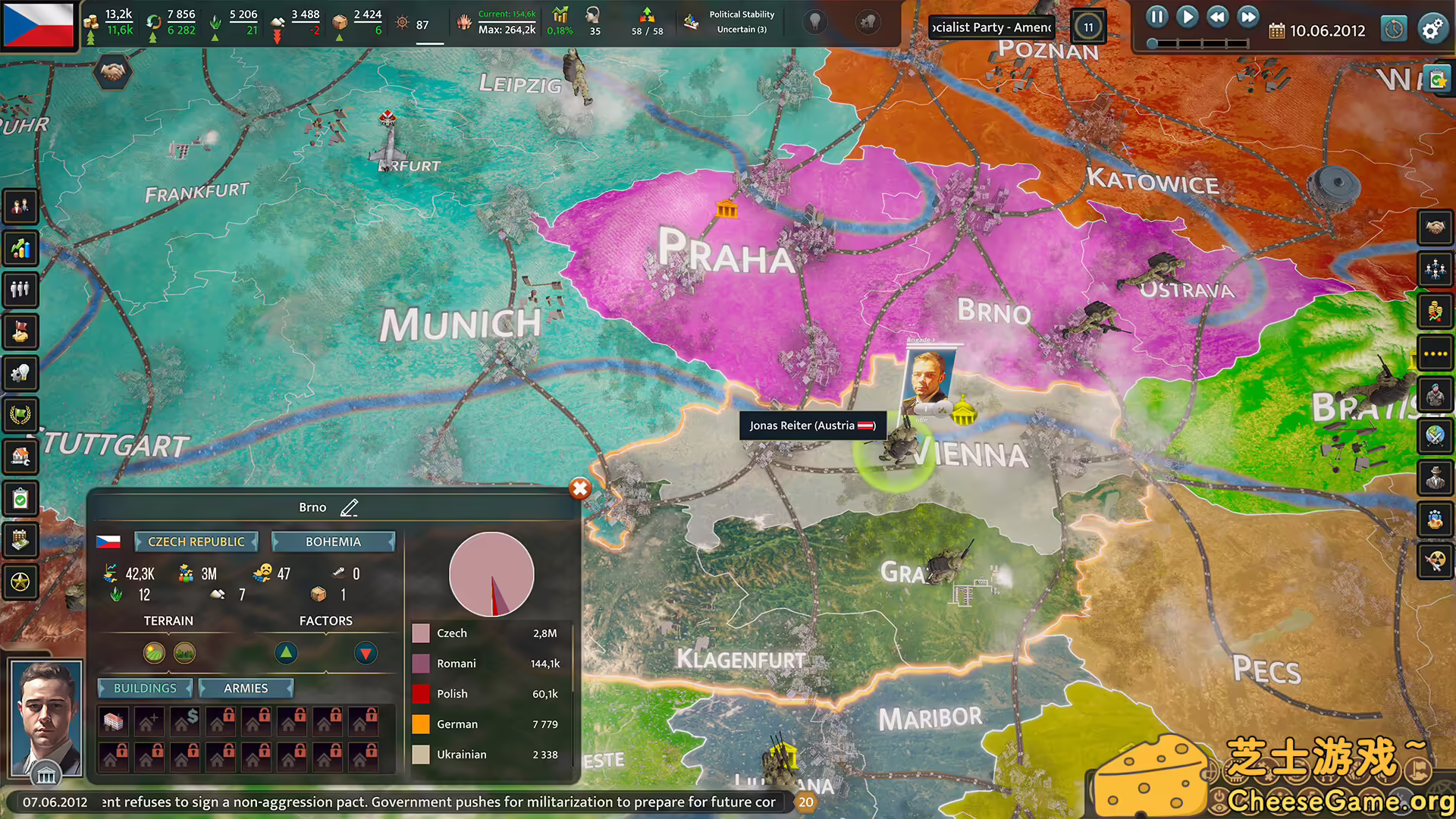Open the diplomacy handshake panel
Screen dimensions: 1456x819
[x=1436, y=227]
